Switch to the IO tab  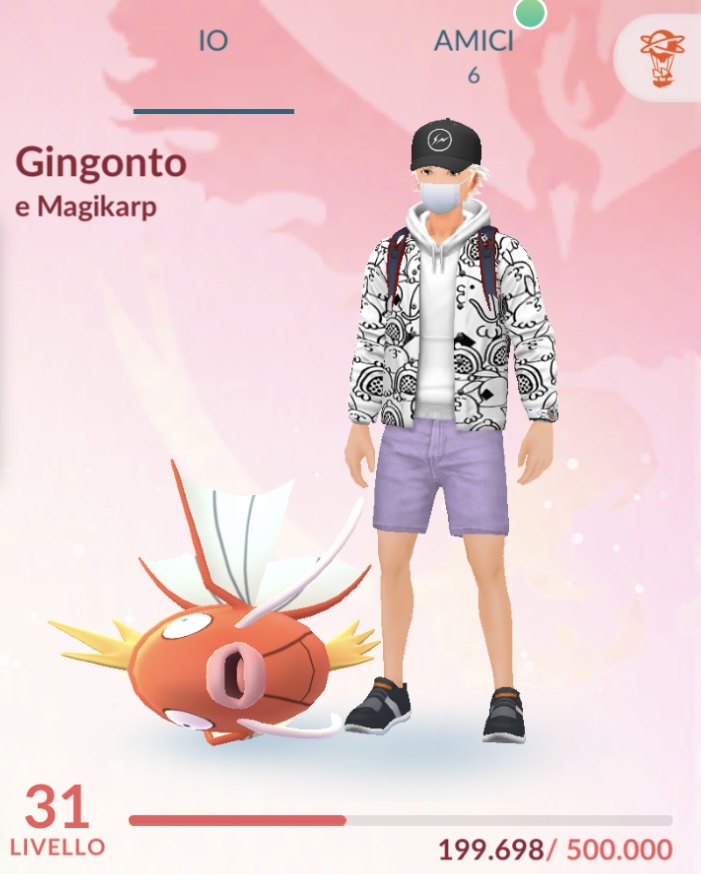coord(213,44)
